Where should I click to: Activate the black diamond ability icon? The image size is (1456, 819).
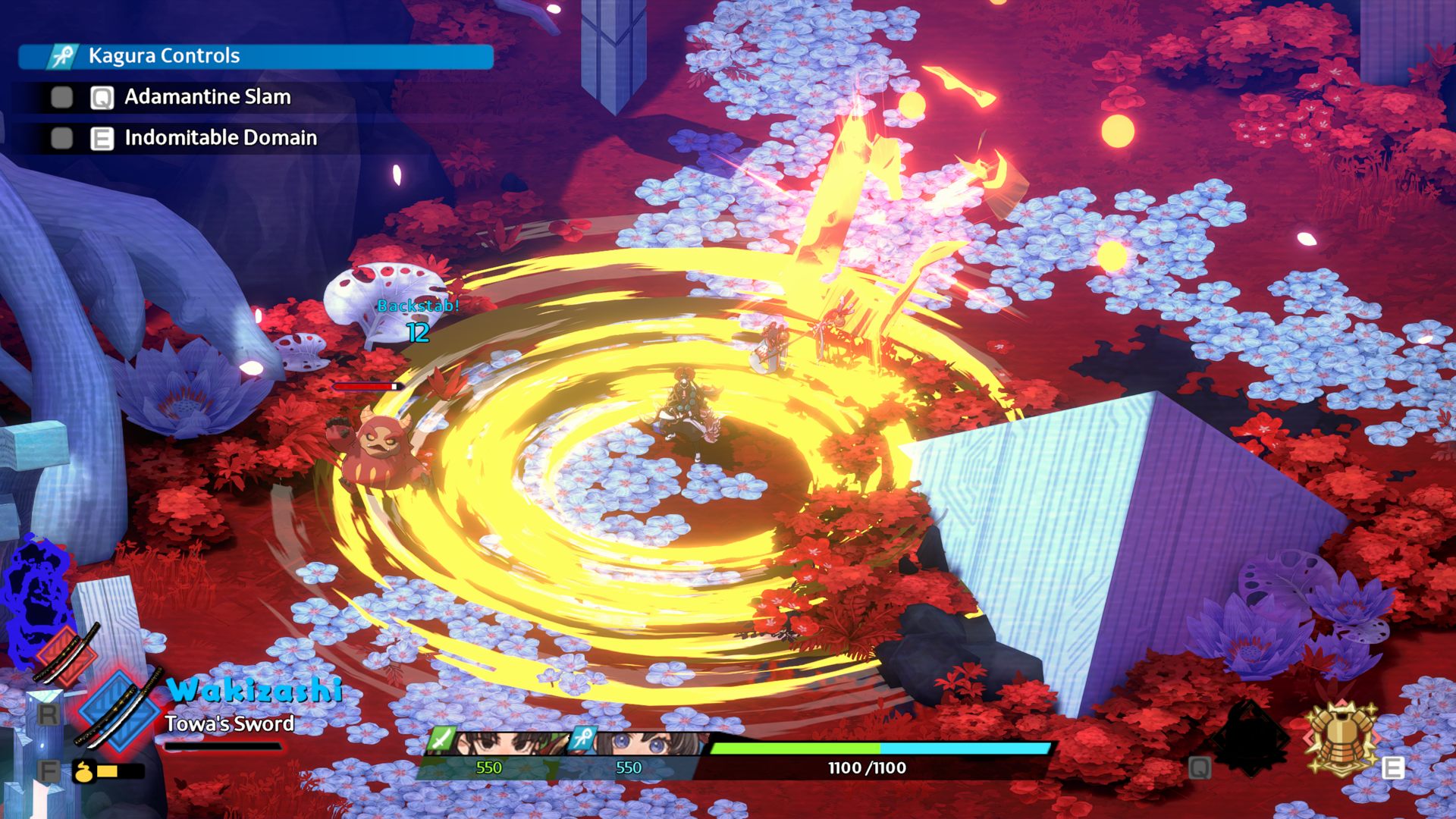point(1249,738)
